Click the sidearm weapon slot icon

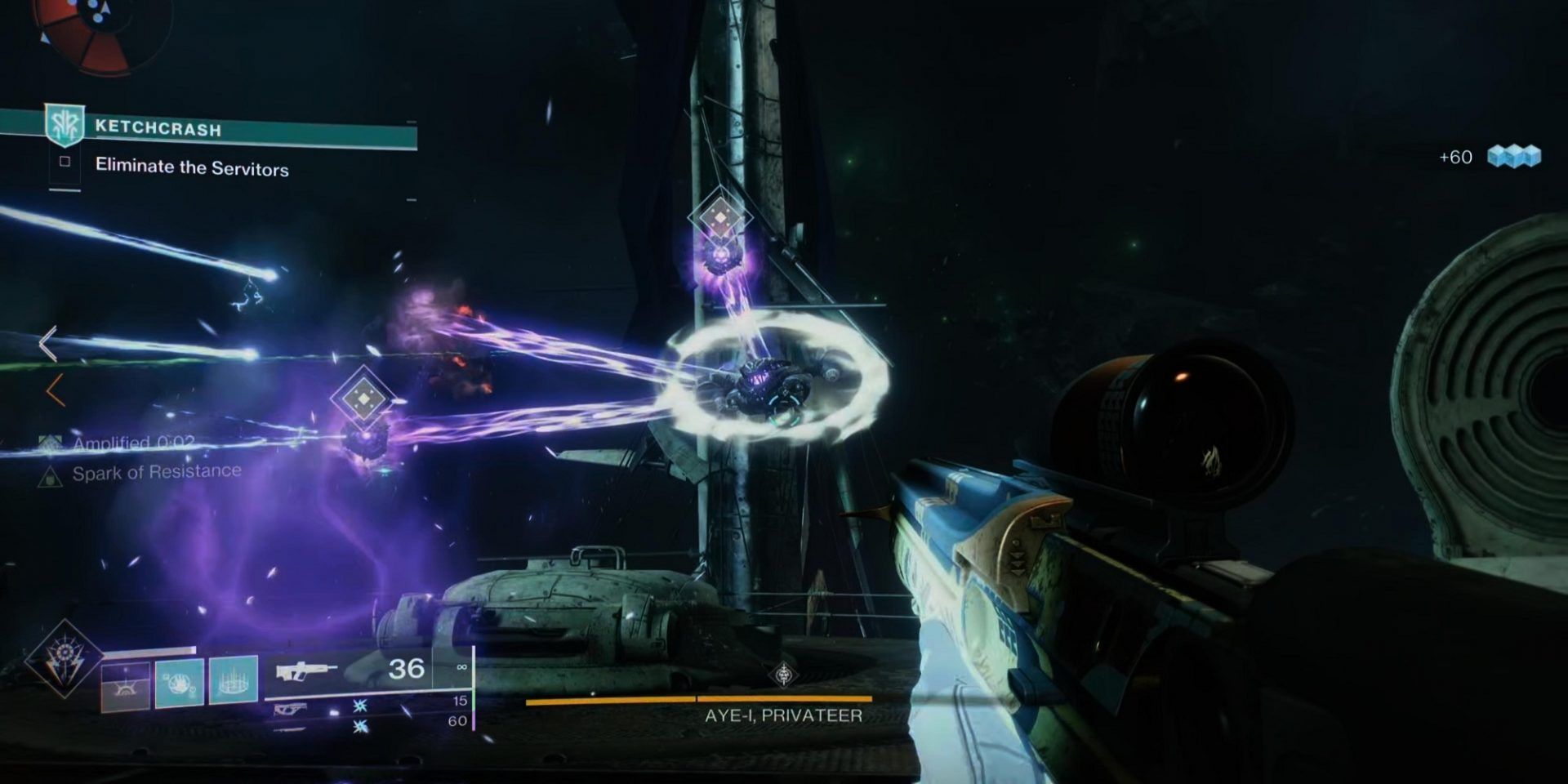[291, 710]
